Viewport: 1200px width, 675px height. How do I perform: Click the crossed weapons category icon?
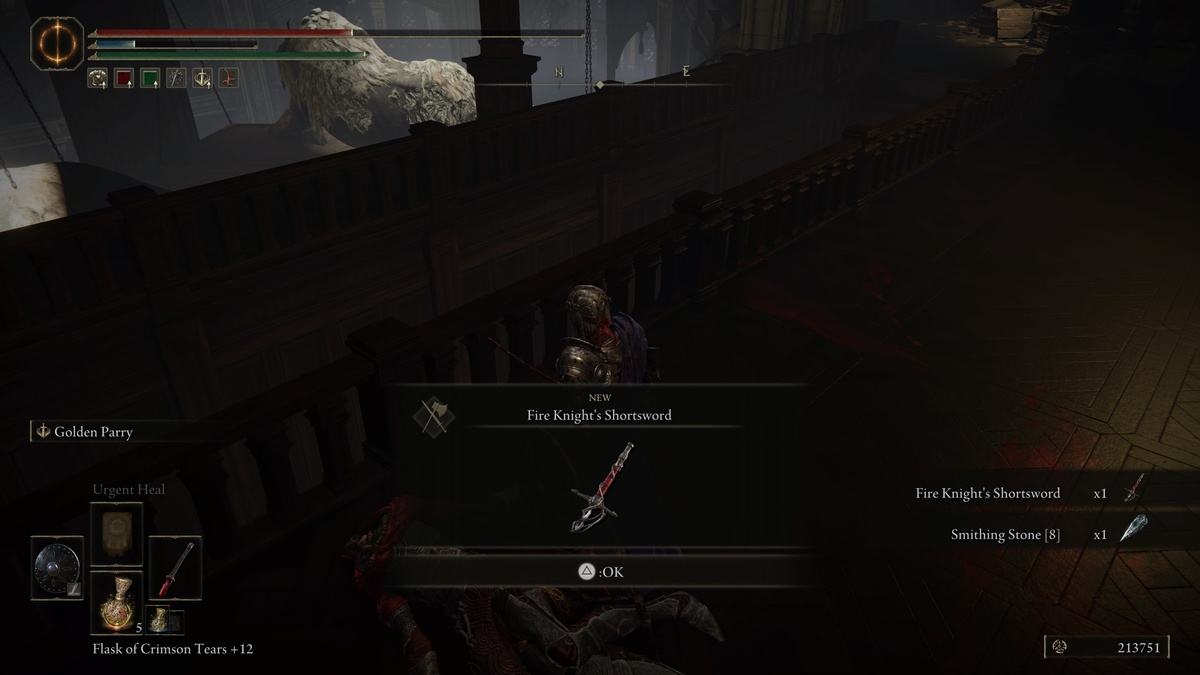click(x=434, y=415)
